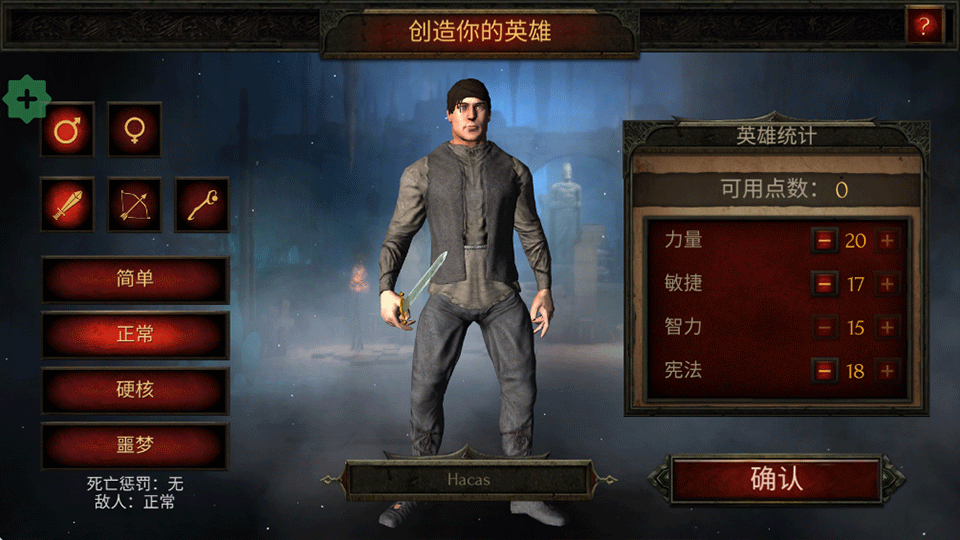Screen dimensions: 960x540
Task: Choose the 硬核 difficulty
Action: 135,390
